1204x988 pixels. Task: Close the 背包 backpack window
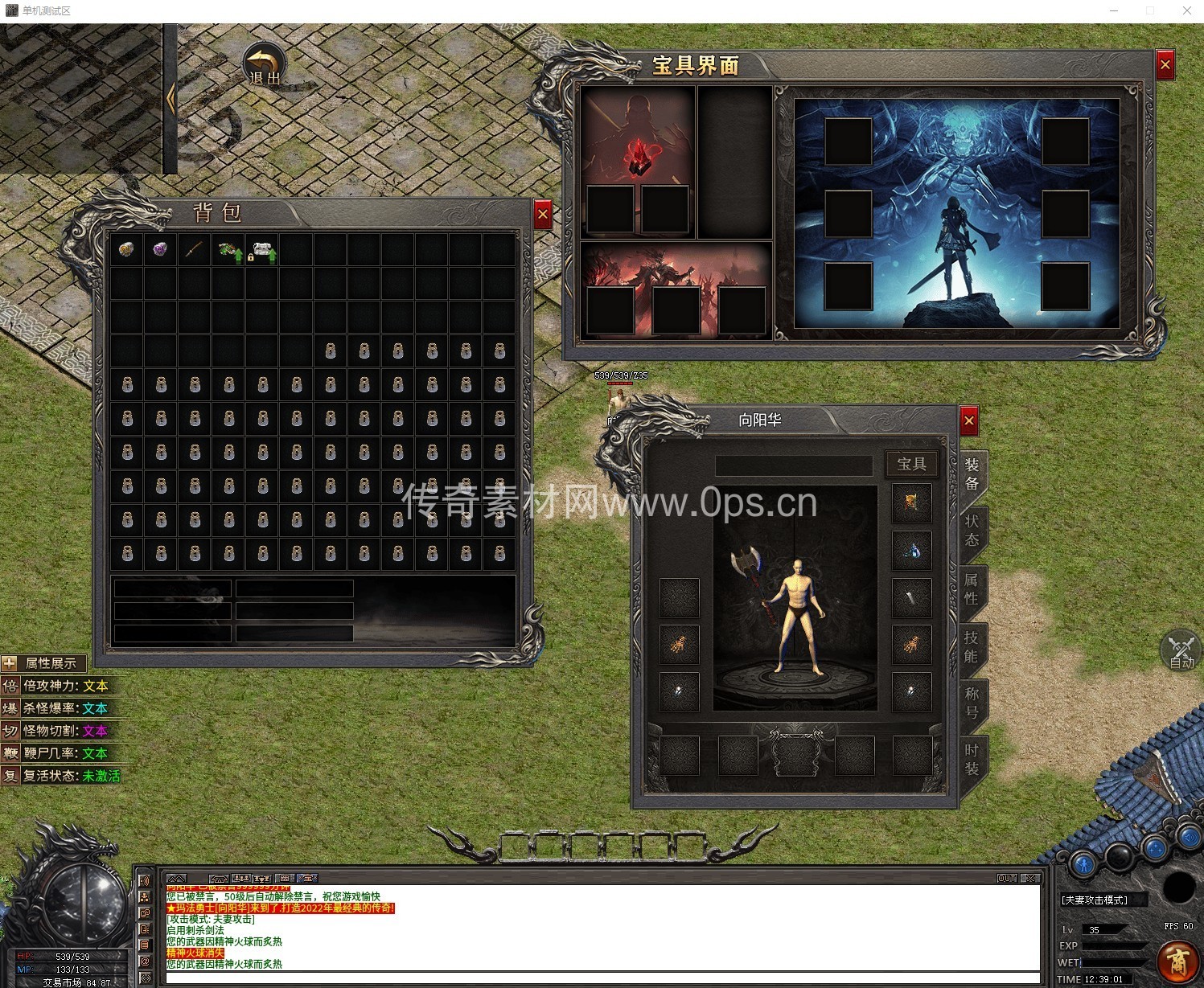[543, 215]
